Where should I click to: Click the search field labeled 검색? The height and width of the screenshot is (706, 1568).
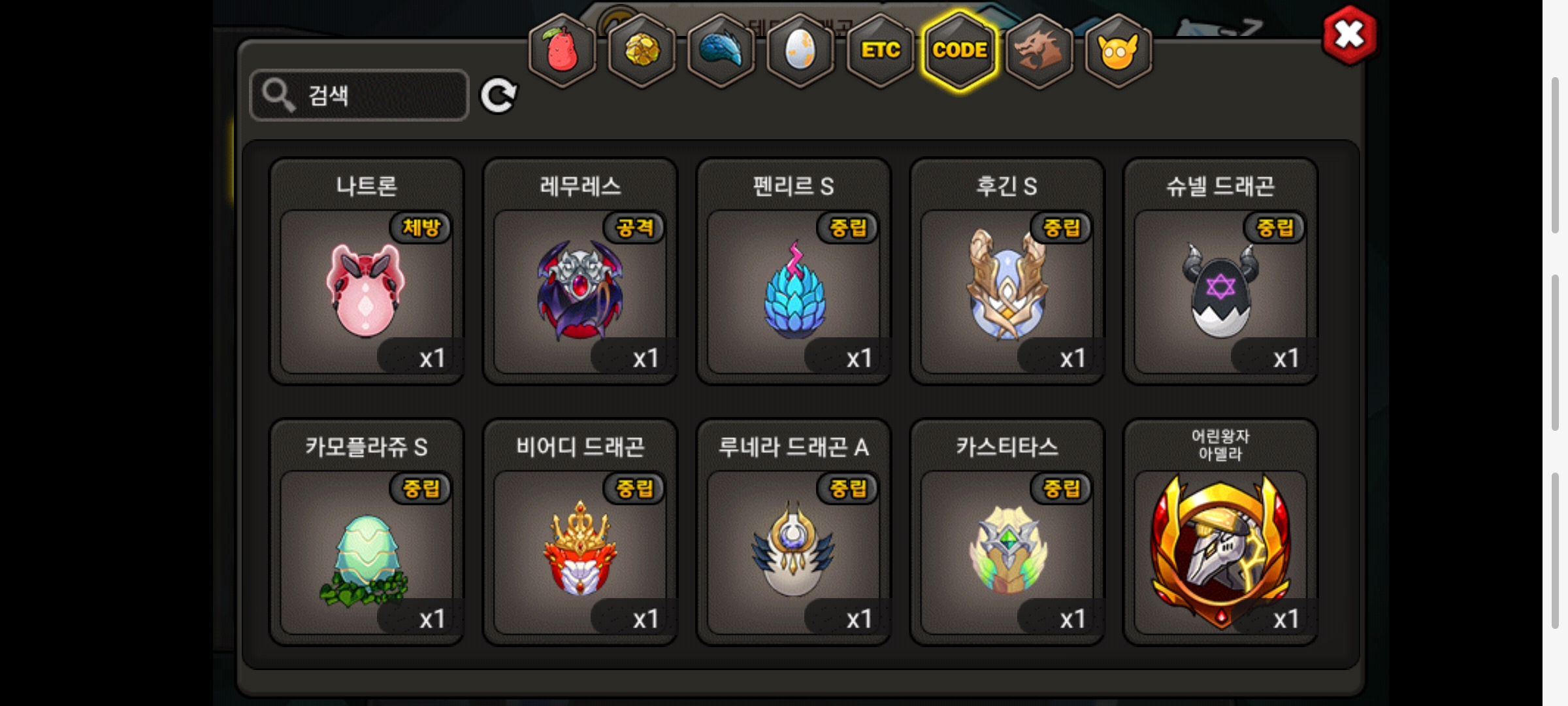[359, 95]
